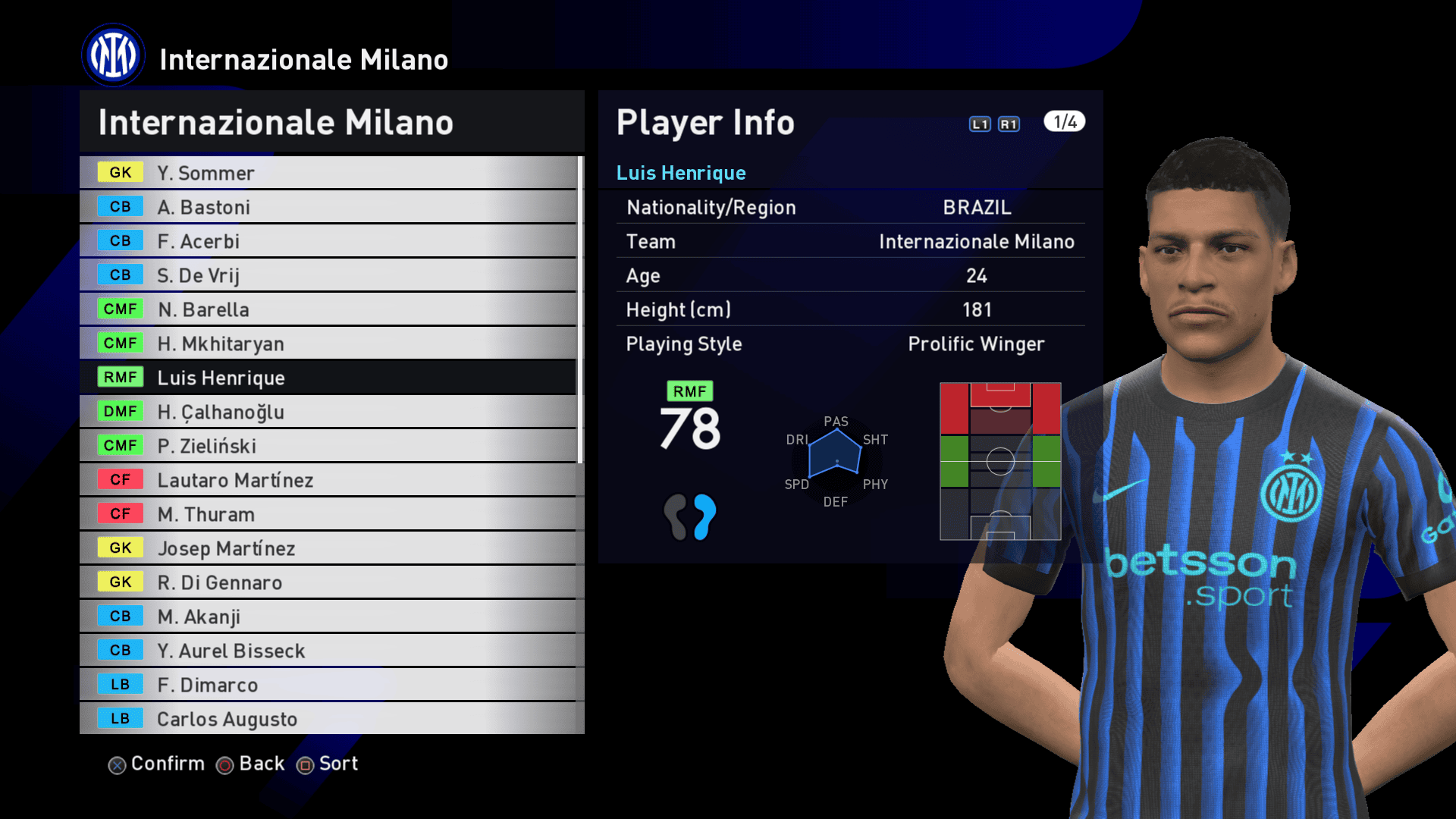The width and height of the screenshot is (1456, 819).
Task: Click the squad list scrollbar
Action: [580, 309]
